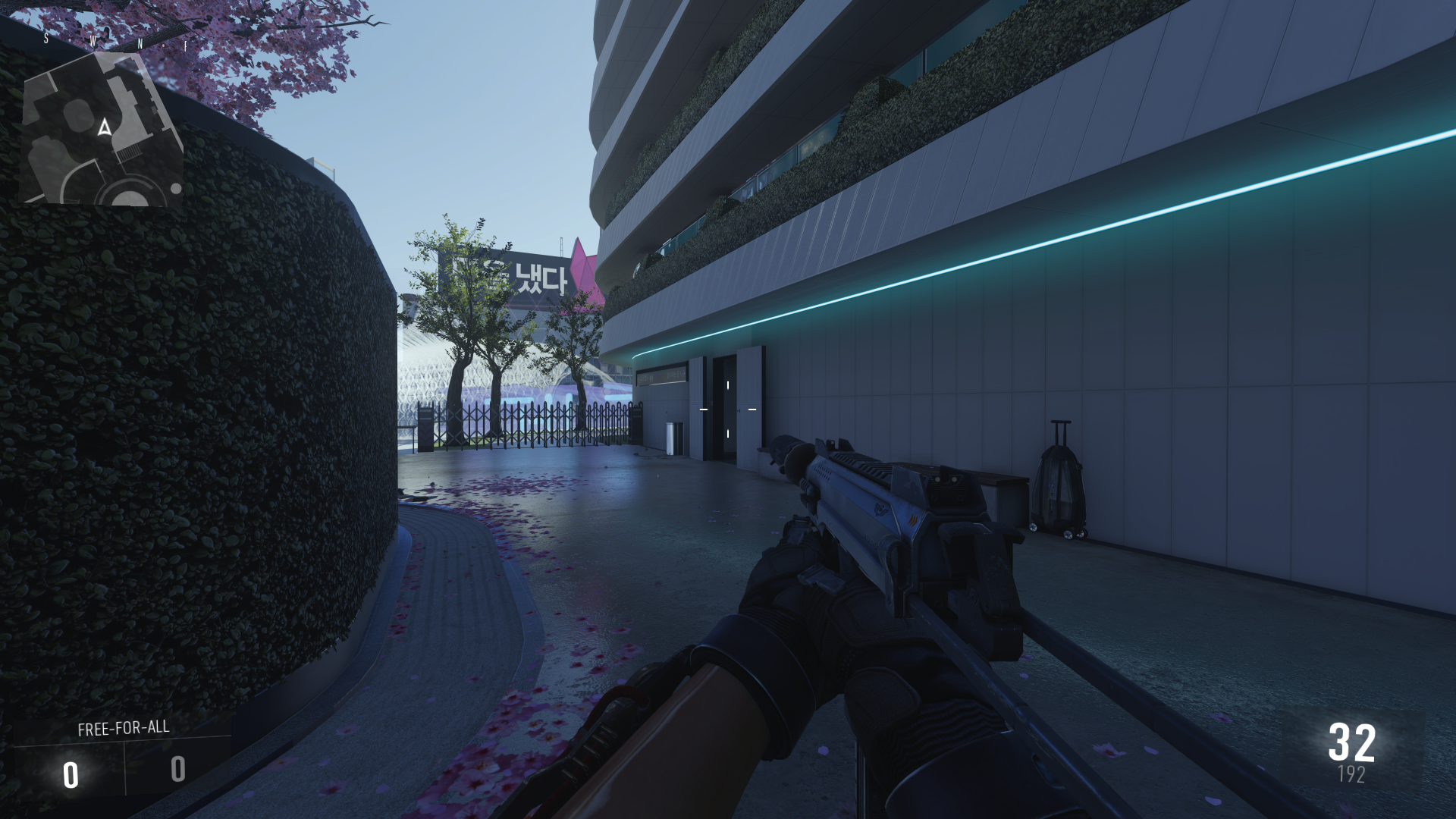Click the crosshair at screen center

pyautogui.click(x=728, y=409)
